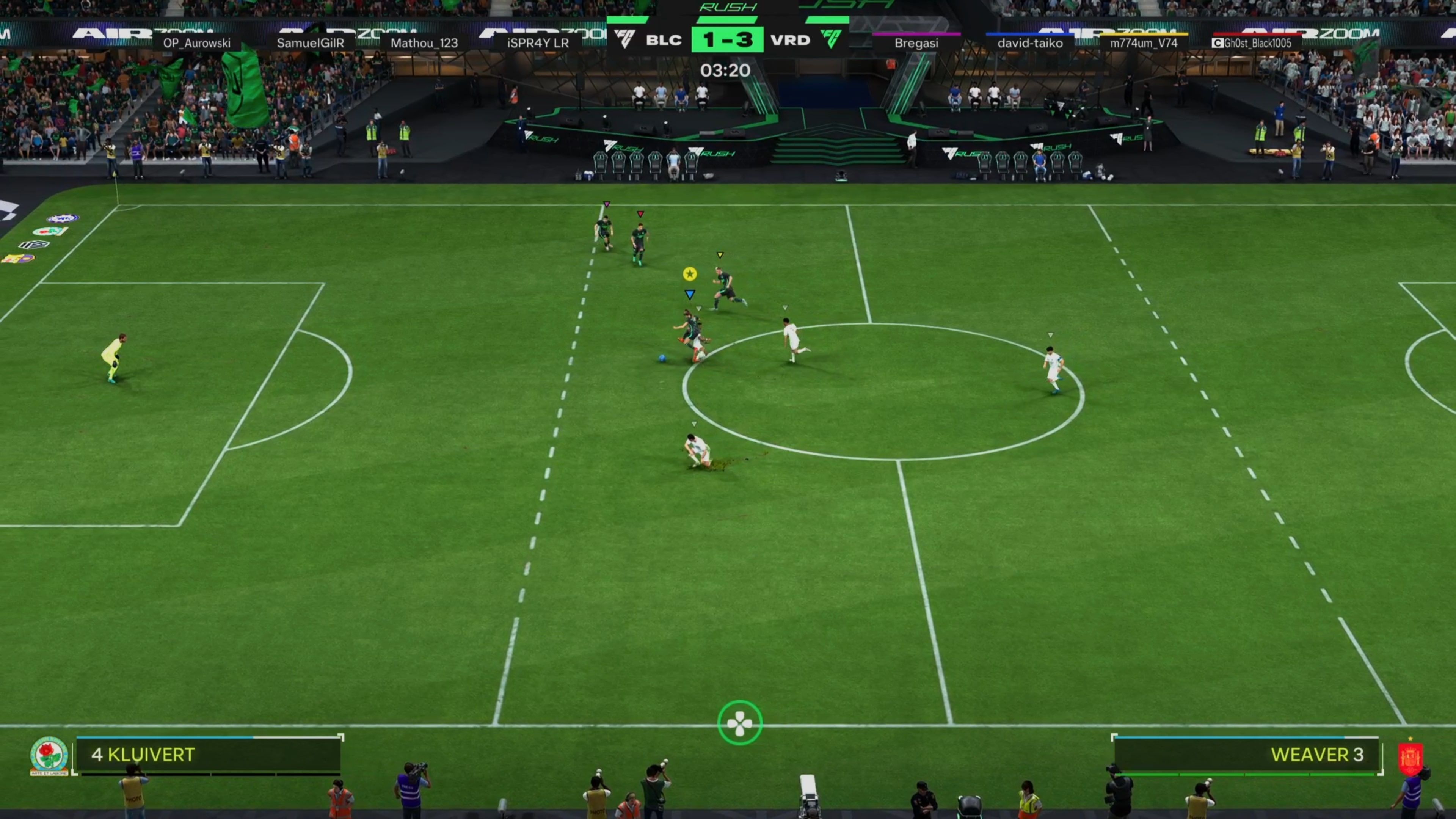
Task: Select the yellow star player indicator
Action: click(690, 273)
